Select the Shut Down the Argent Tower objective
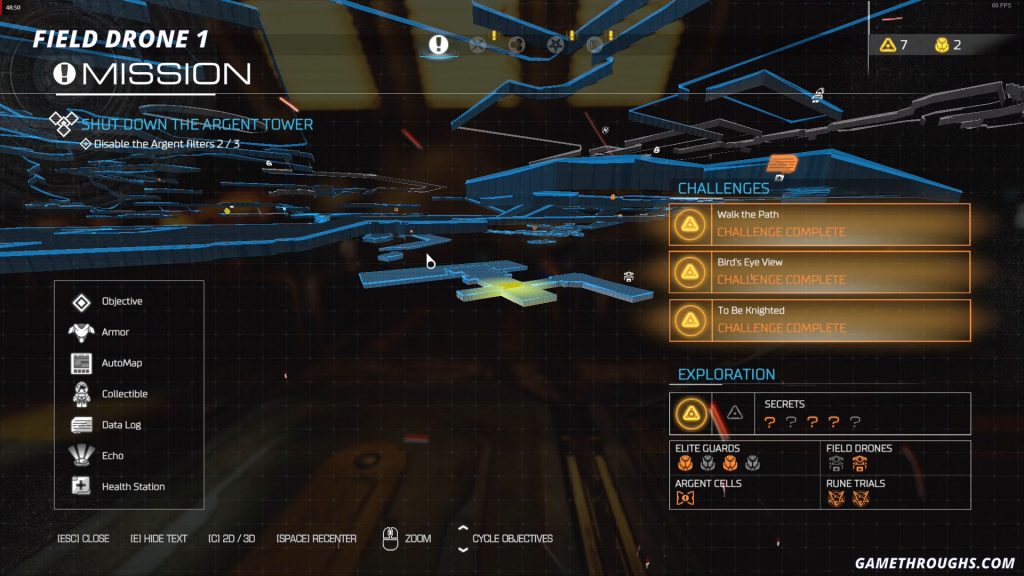 197,124
